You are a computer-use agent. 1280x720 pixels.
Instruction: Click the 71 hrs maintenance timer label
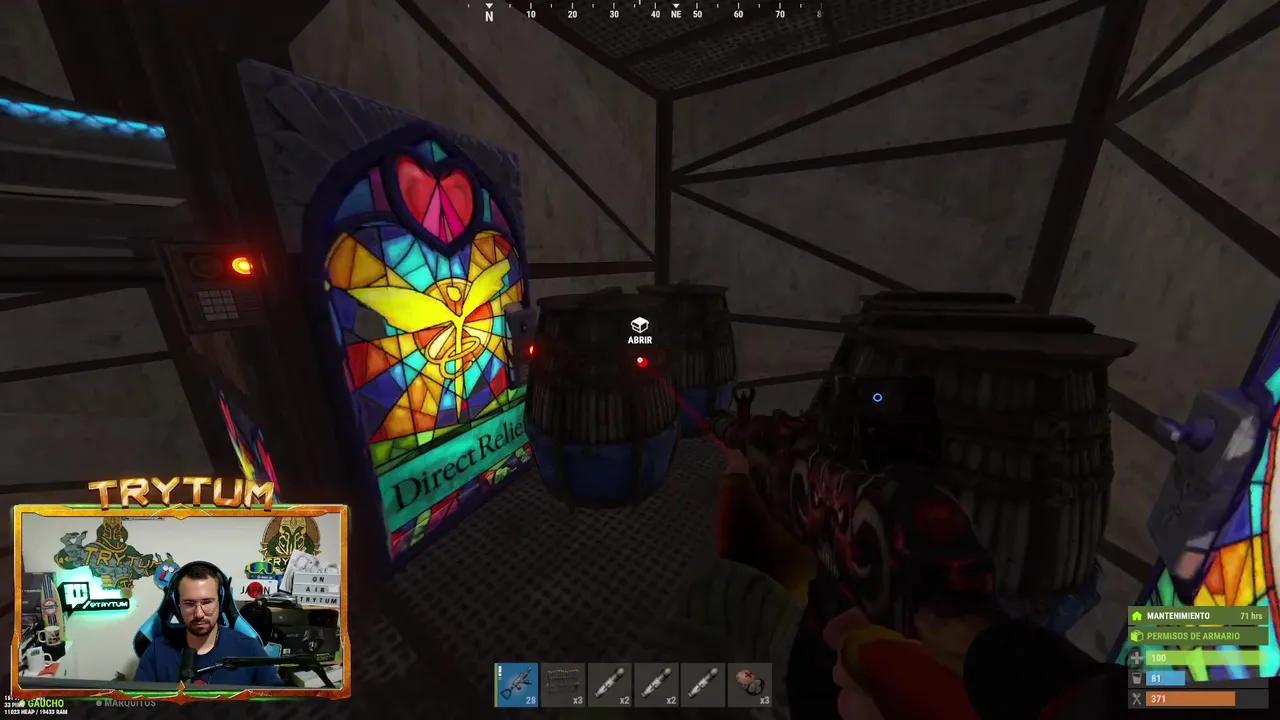(x=1251, y=615)
